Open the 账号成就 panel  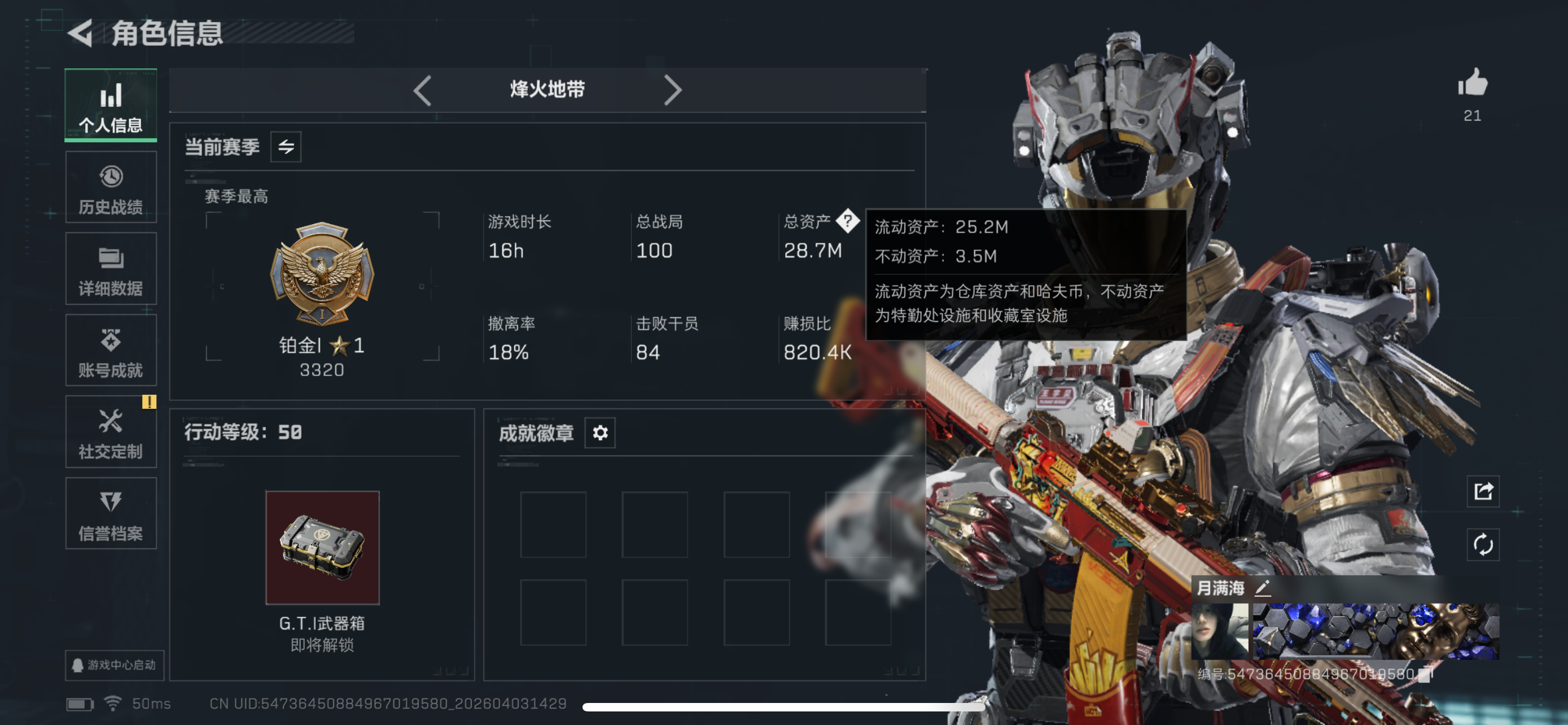[x=111, y=351]
